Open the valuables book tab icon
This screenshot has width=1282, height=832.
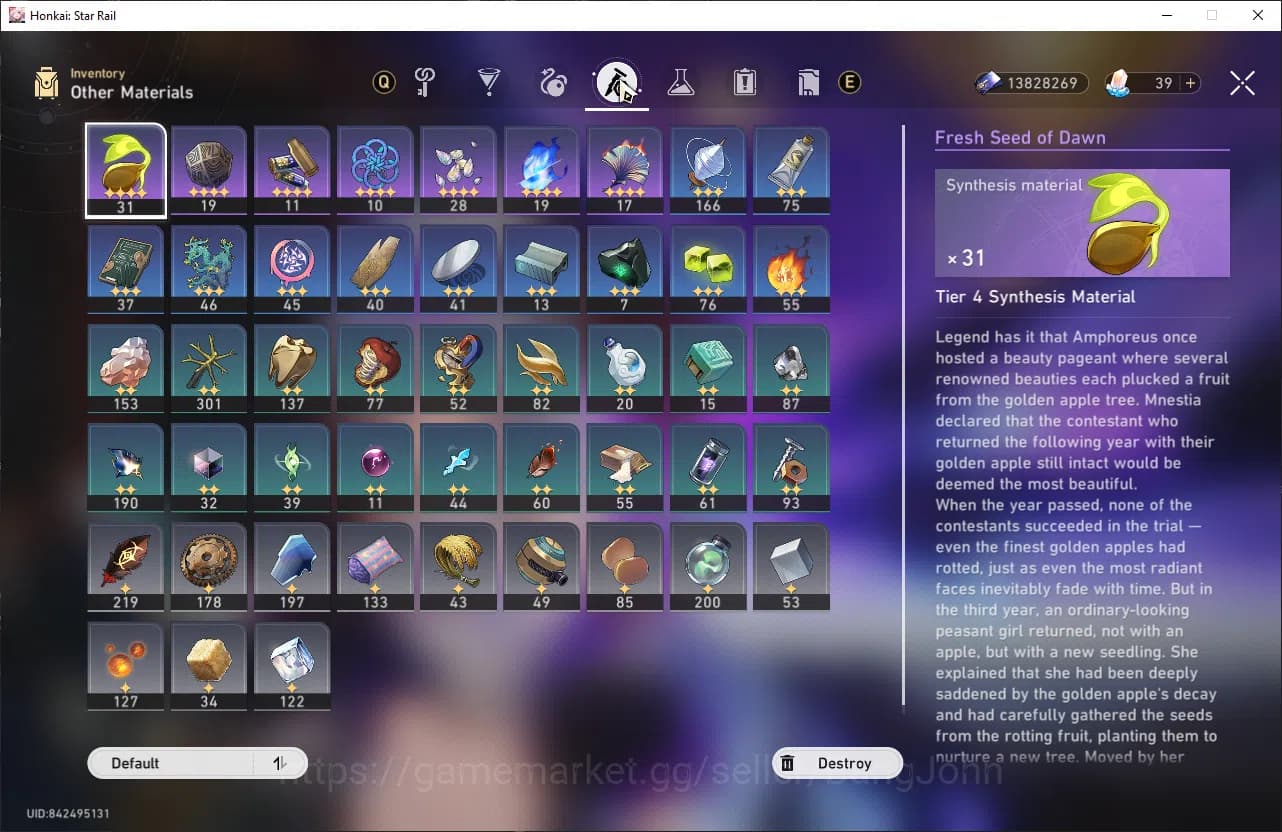point(807,83)
